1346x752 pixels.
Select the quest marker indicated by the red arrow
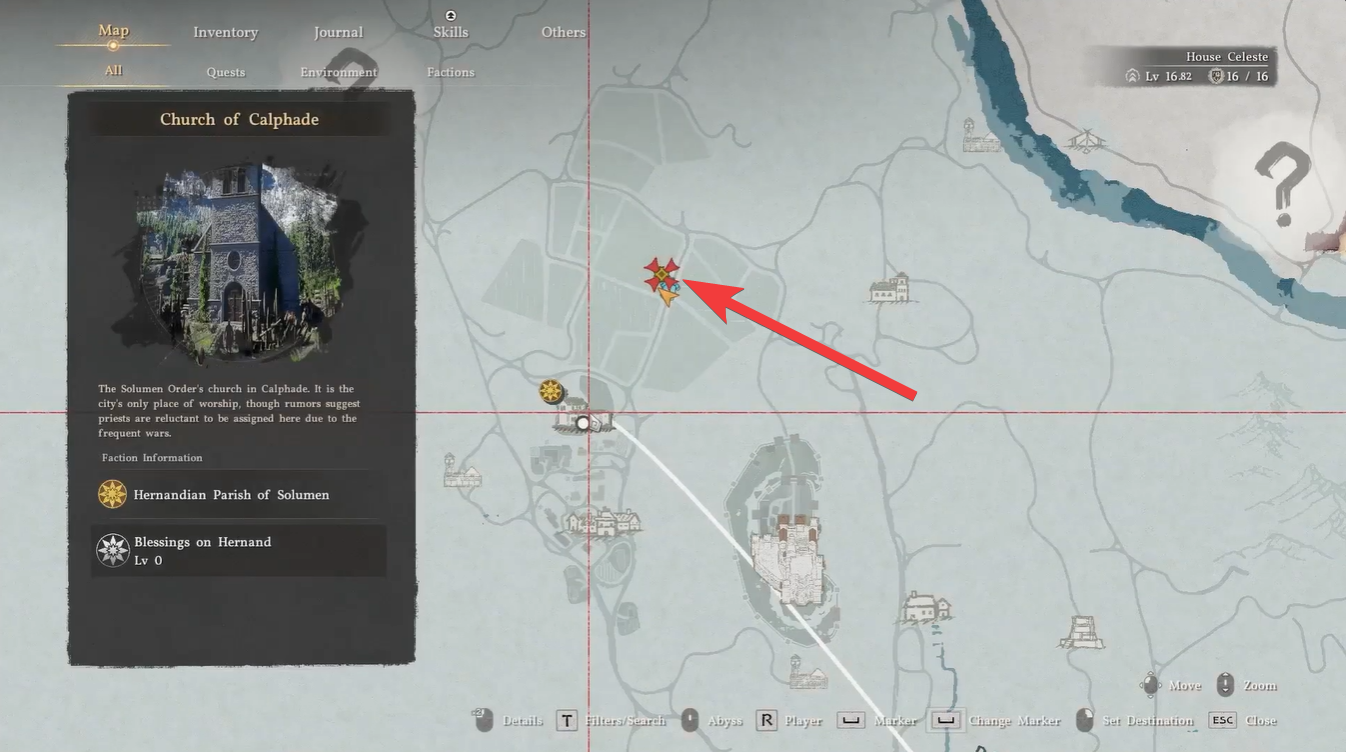(x=663, y=272)
